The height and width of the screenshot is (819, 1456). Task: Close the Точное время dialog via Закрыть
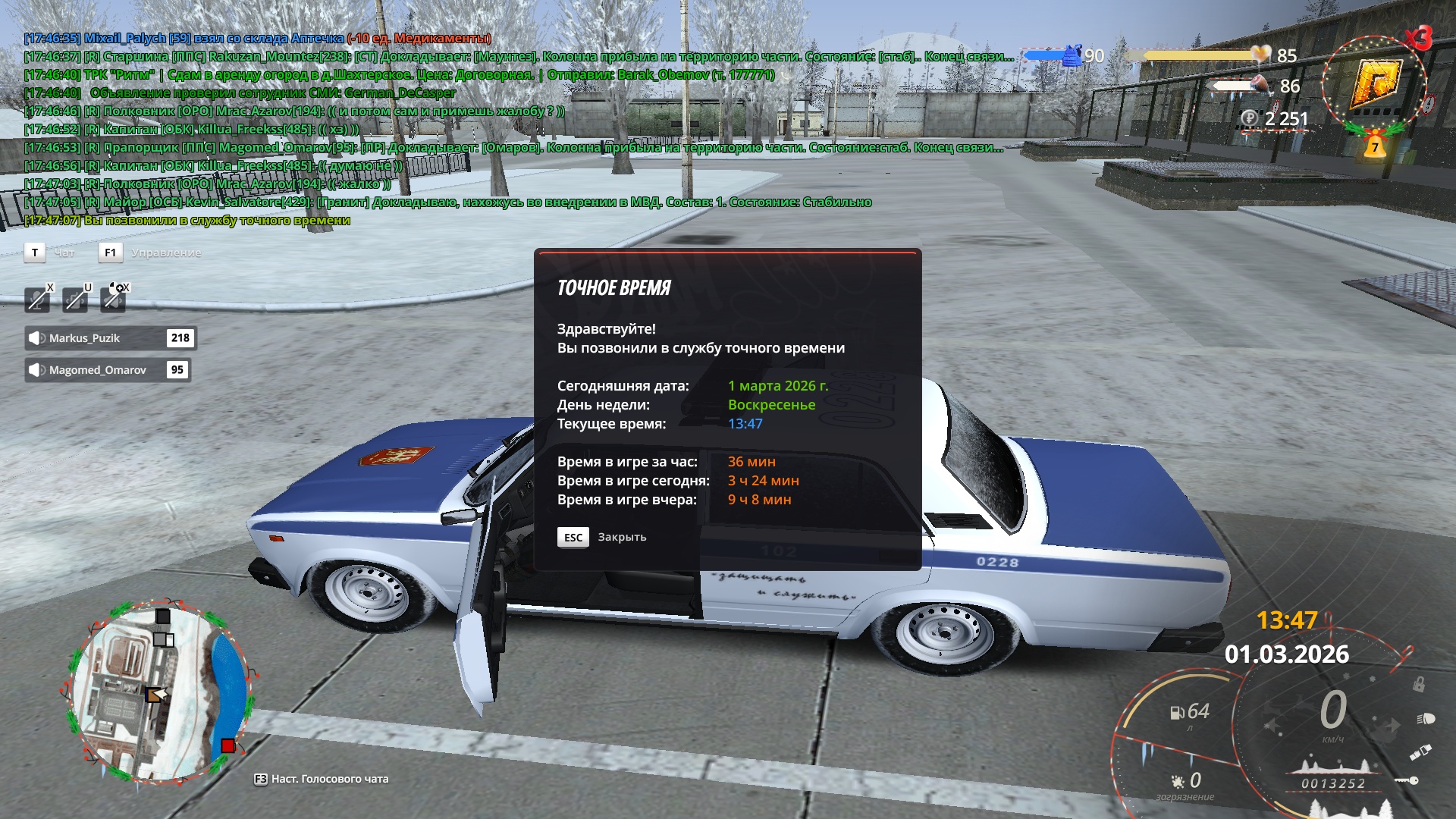(603, 537)
